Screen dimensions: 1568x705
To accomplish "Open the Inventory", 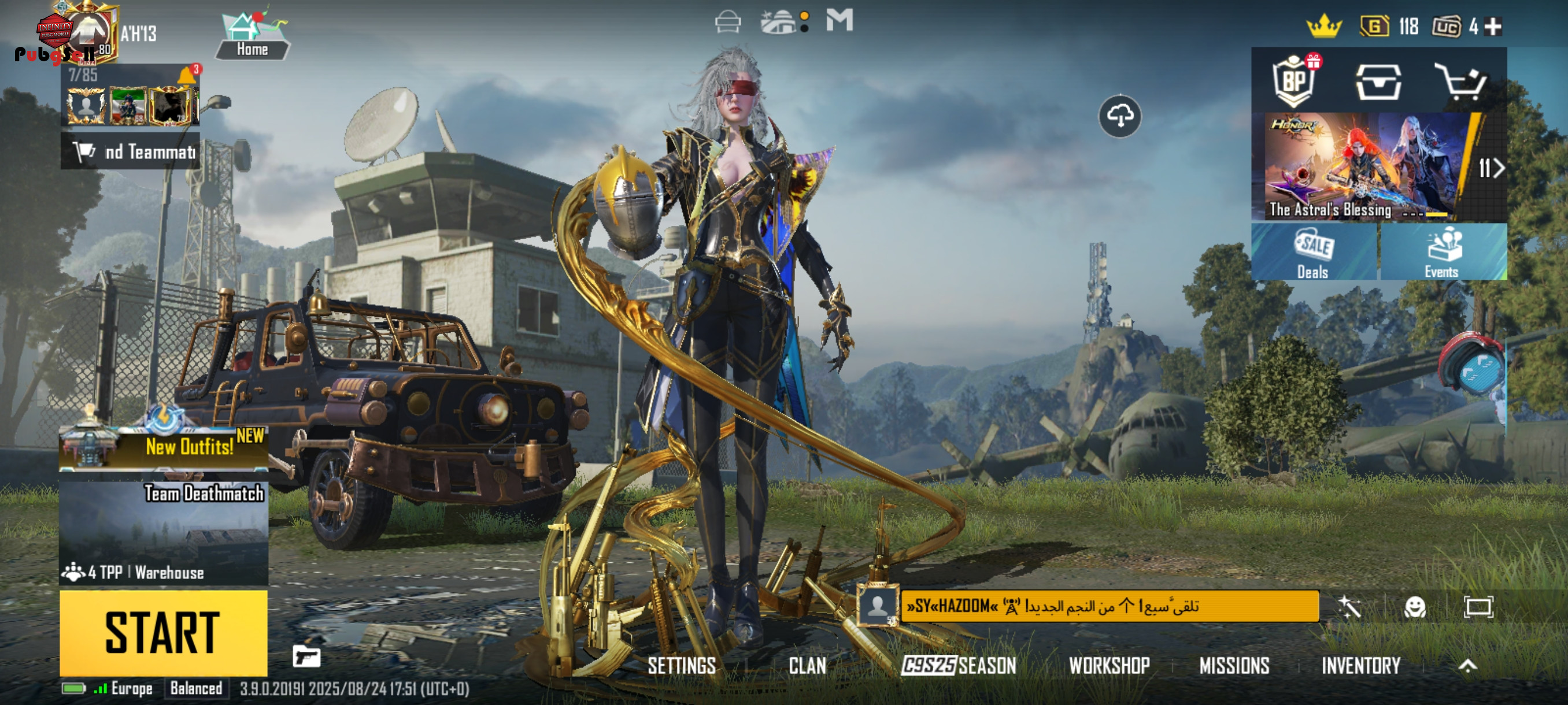I will (x=1360, y=666).
